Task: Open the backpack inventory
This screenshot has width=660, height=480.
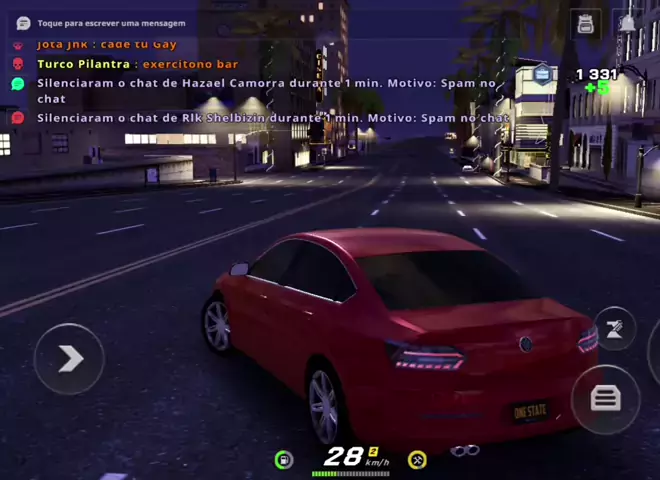Action: 586,24
